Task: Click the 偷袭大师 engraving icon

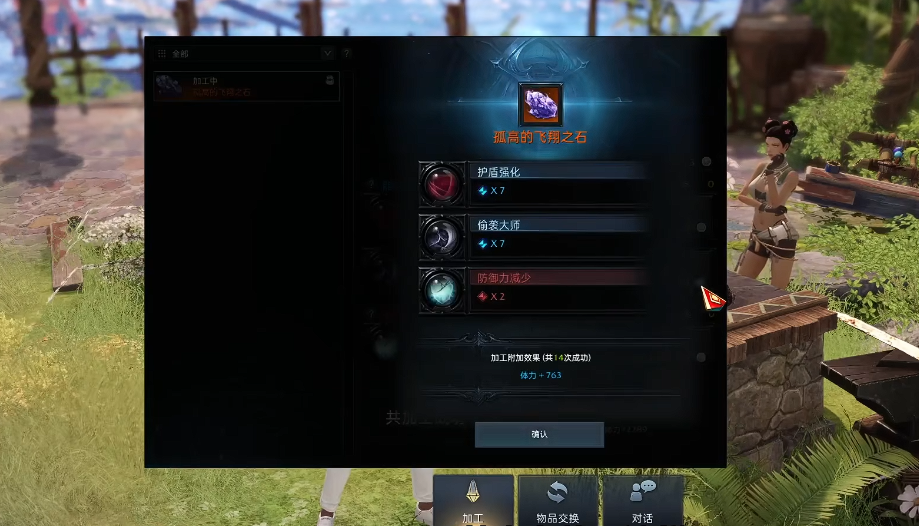Action: [442, 237]
